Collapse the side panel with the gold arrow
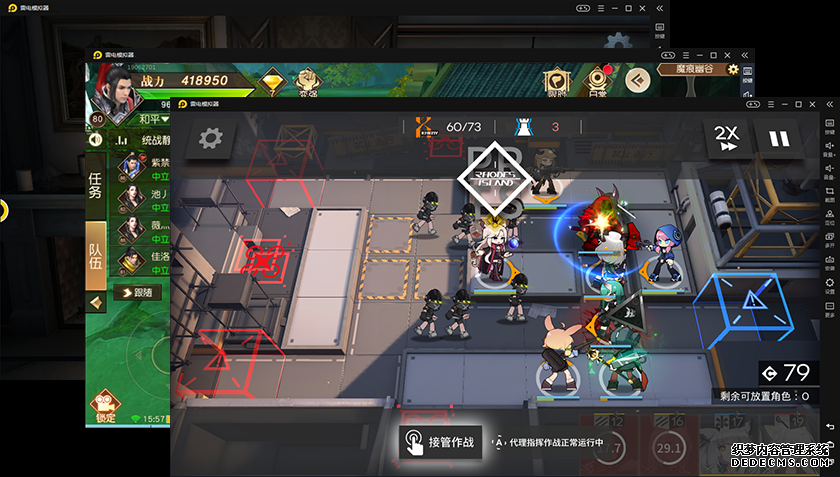This screenshot has width=840, height=477. [96, 301]
